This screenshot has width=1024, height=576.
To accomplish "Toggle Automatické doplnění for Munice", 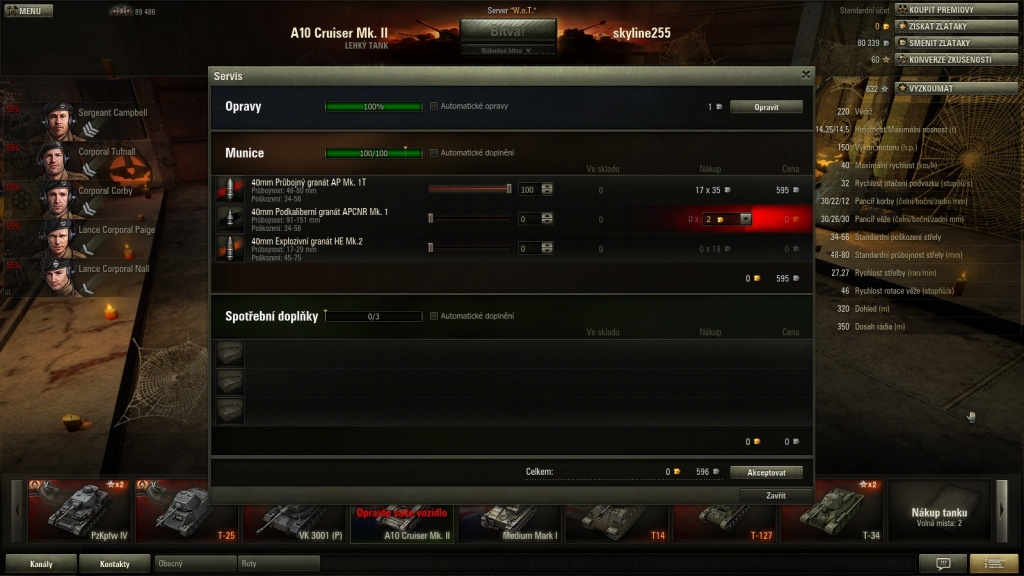I will (x=434, y=153).
